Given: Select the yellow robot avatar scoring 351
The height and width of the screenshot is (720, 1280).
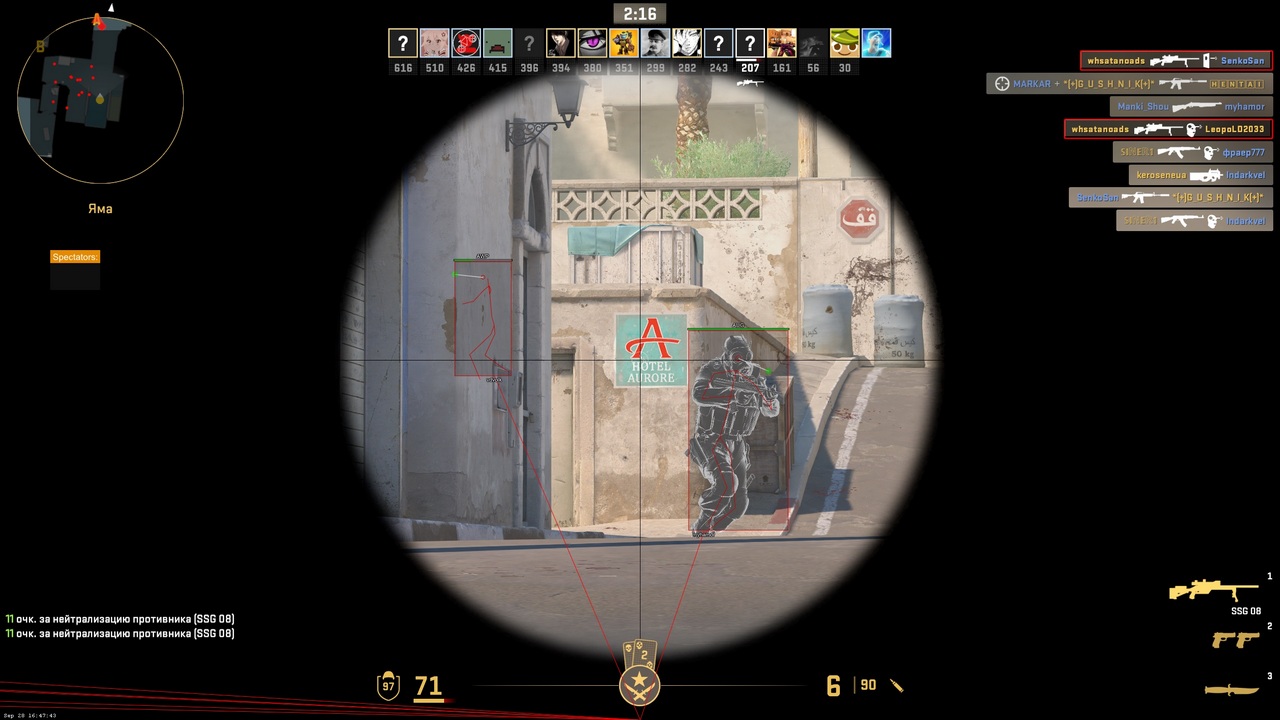Looking at the screenshot, I should pyautogui.click(x=624, y=43).
